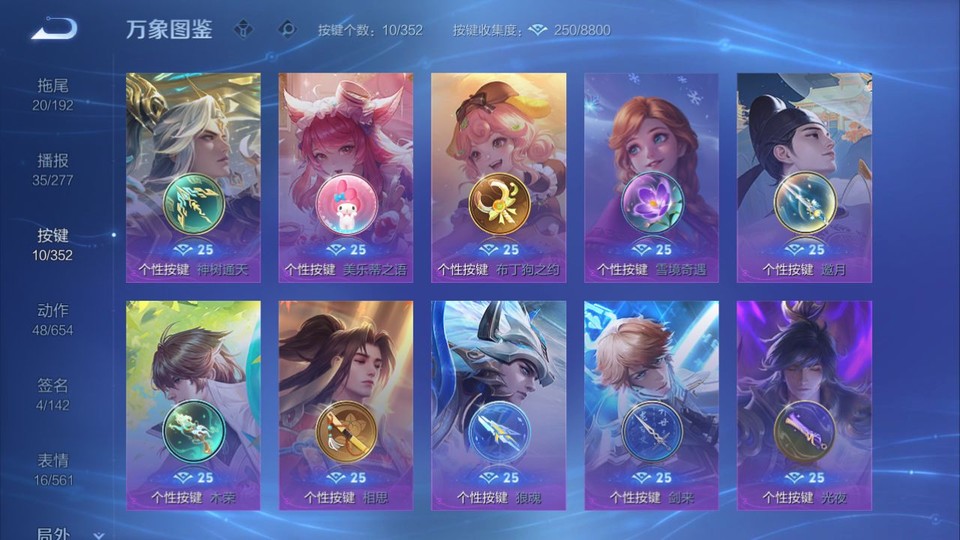Viewport: 960px width, 540px height.
Task: View the 剑来 card
Action: coord(651,405)
